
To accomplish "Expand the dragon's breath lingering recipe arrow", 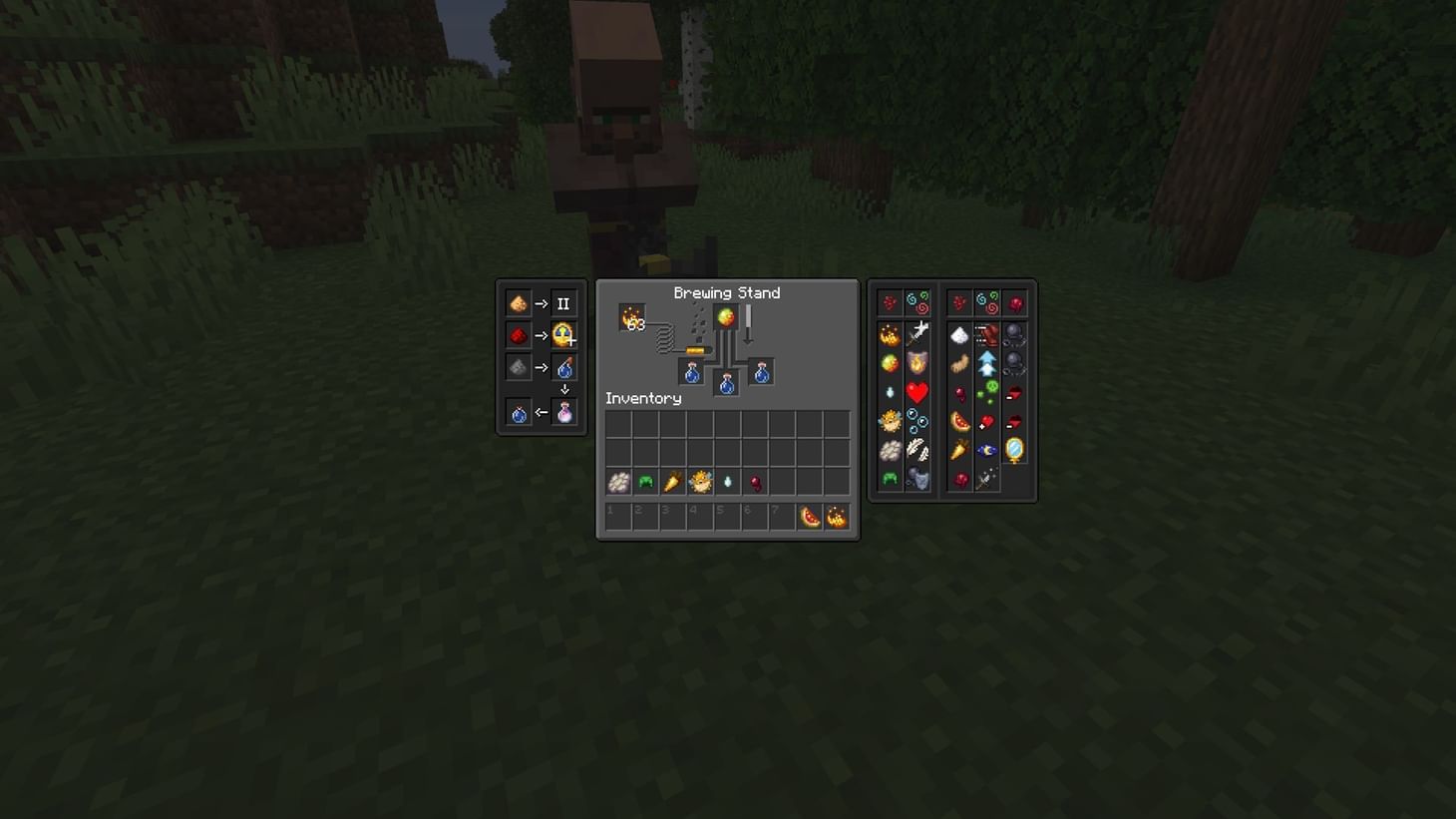I will tap(564, 387).
